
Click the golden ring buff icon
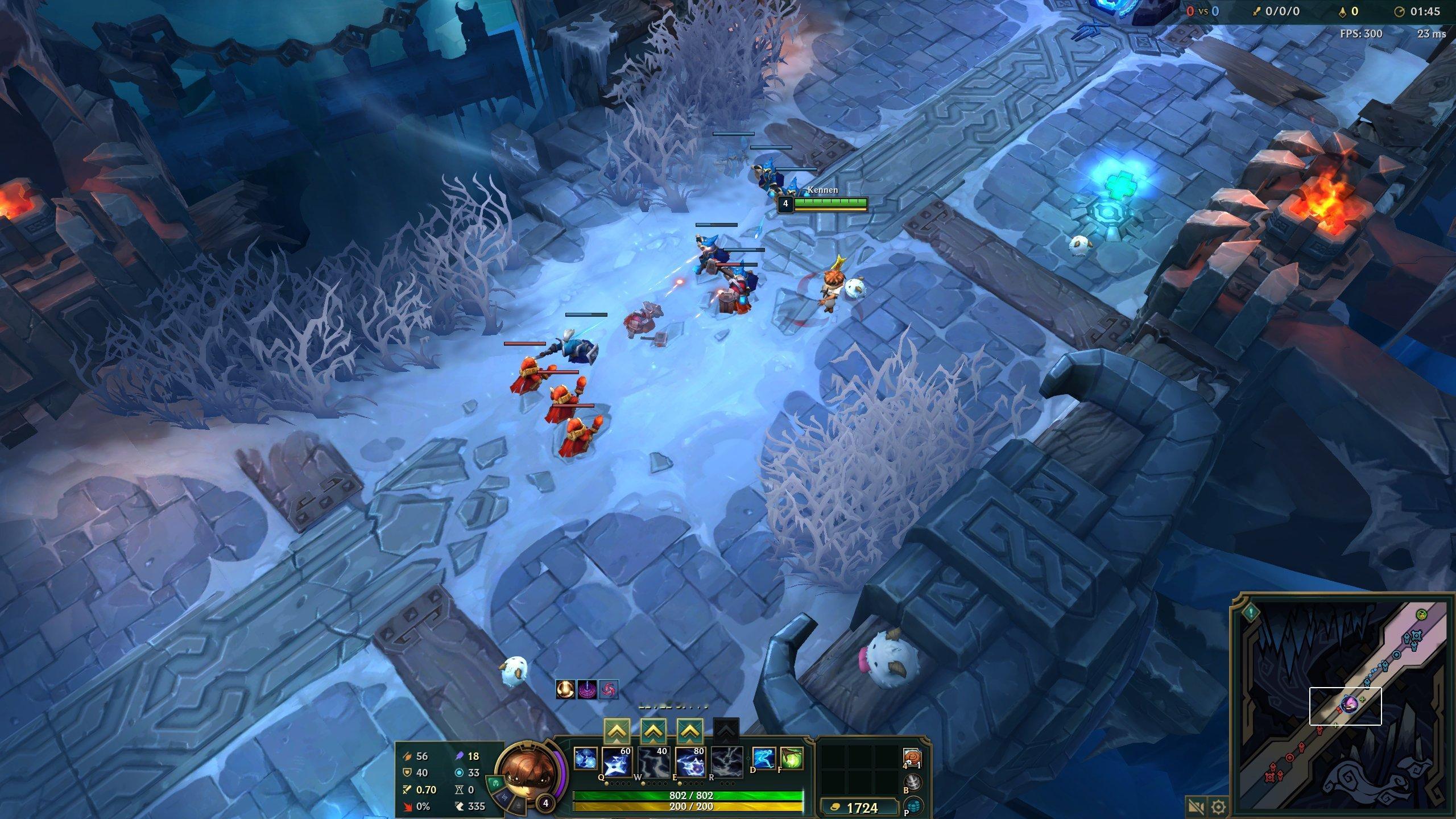tap(564, 689)
